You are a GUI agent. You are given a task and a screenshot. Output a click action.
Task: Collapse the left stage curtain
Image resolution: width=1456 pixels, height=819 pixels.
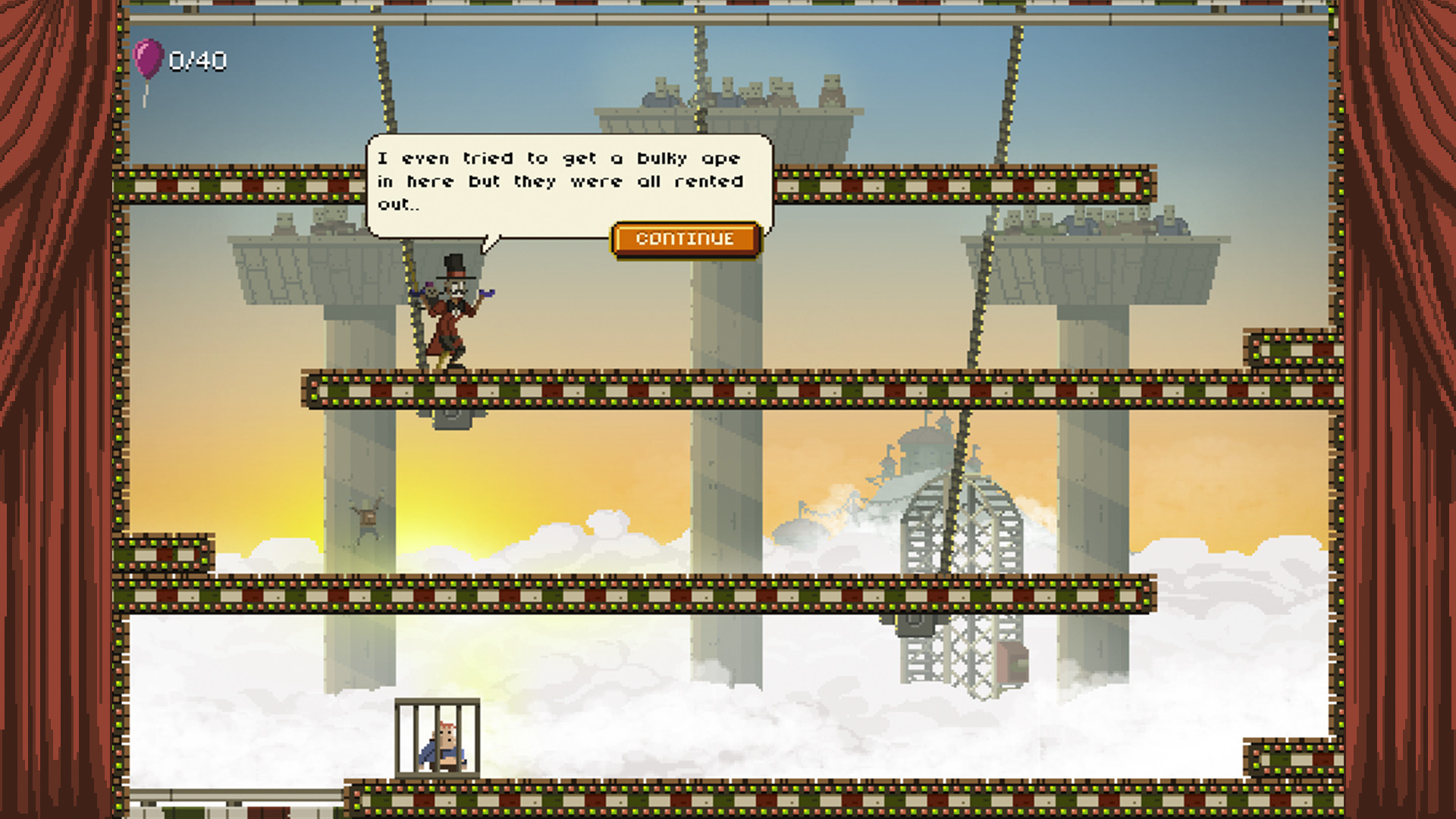(57, 409)
